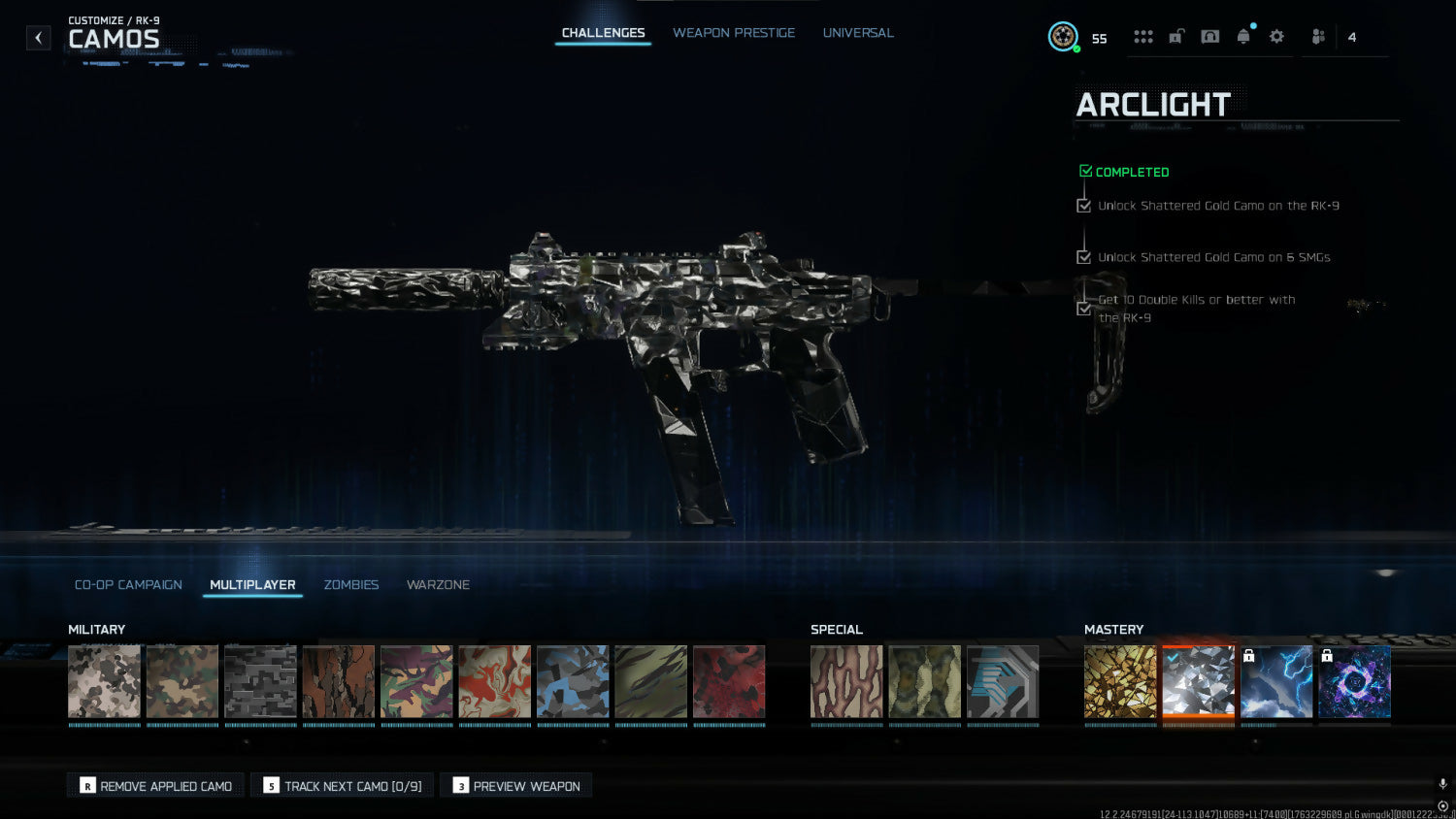Pick the blue and black military camo
The width and height of the screenshot is (1456, 819).
tap(573, 681)
